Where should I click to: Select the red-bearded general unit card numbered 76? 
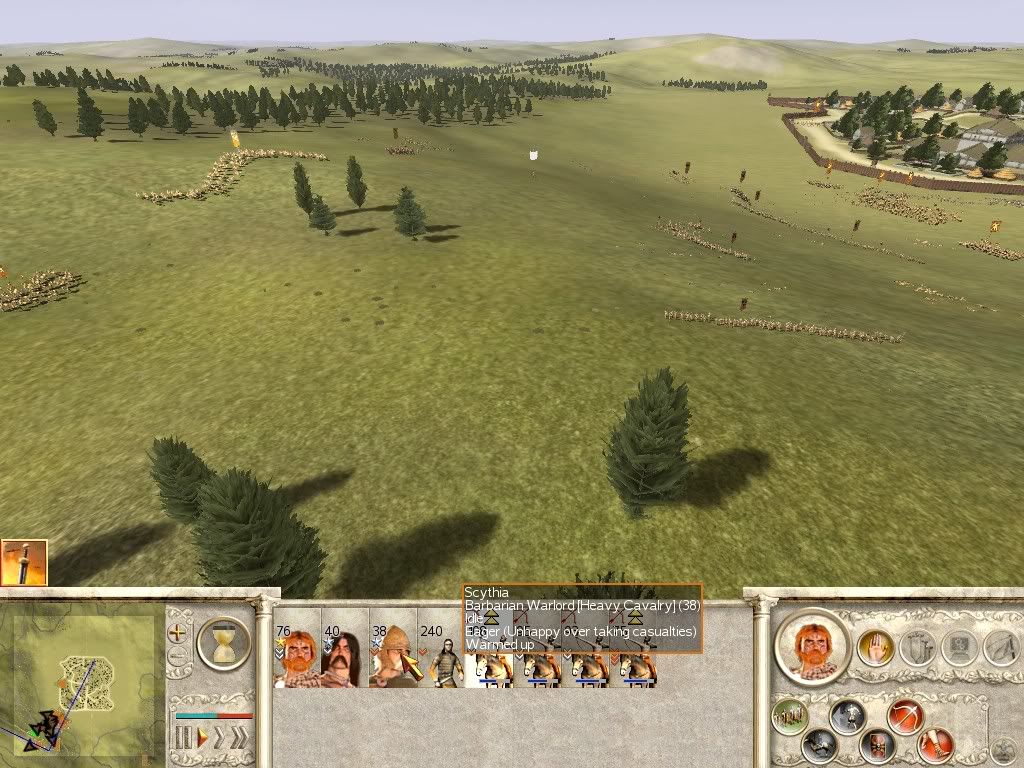(297, 654)
